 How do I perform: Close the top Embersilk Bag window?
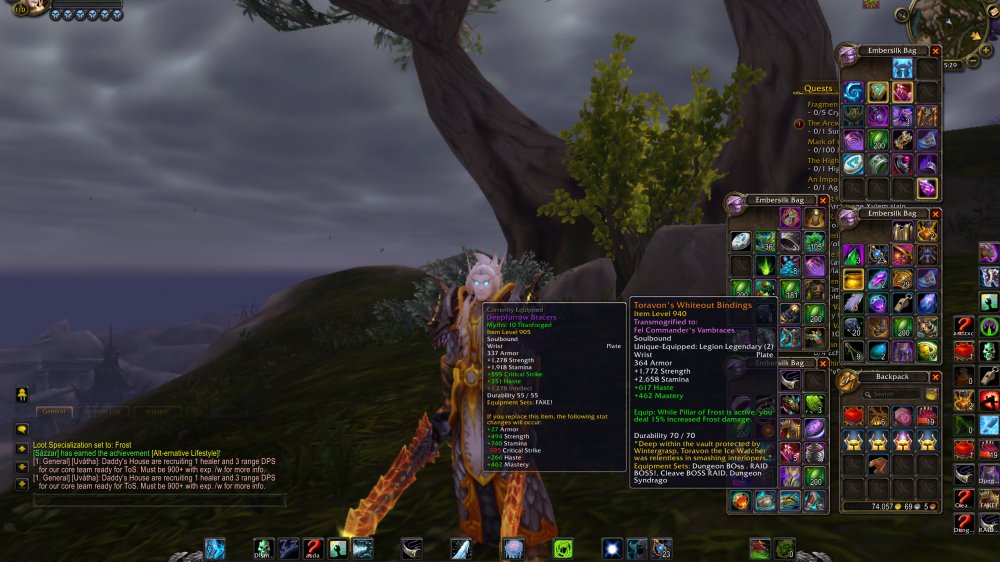pos(936,50)
